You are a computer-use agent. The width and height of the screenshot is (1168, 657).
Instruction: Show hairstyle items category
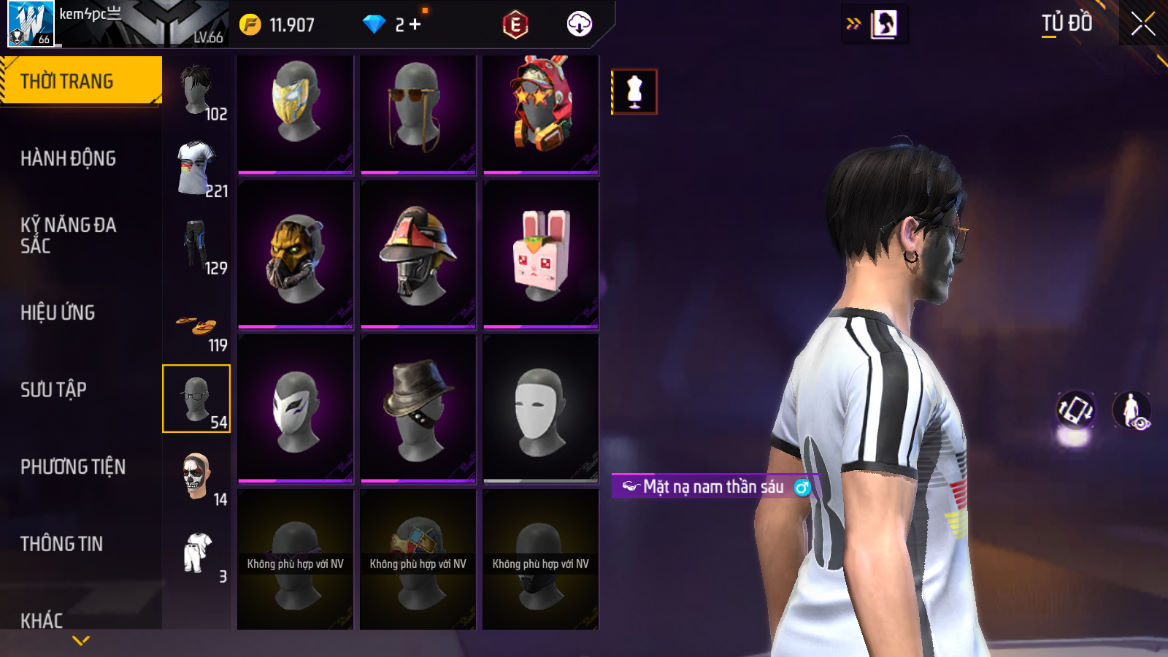197,91
